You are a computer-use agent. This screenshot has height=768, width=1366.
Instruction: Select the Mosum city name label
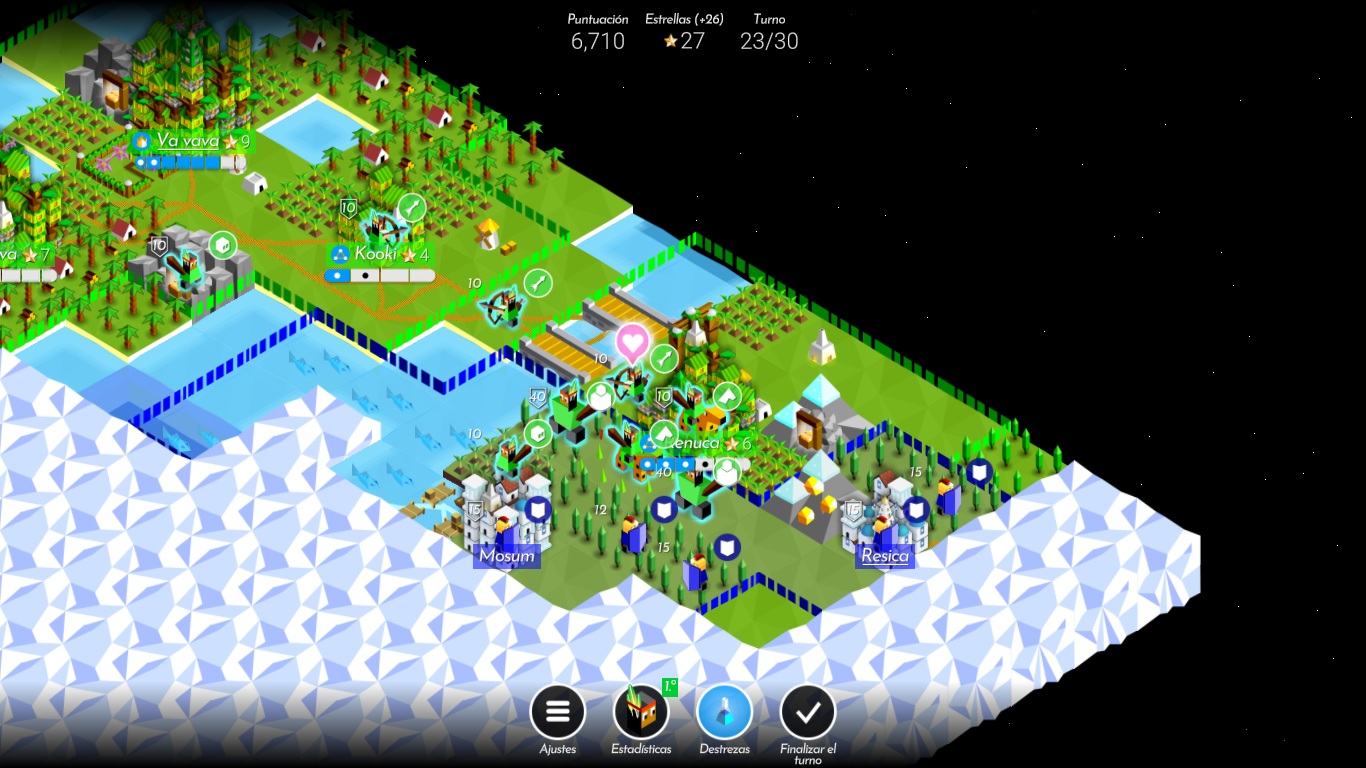[x=509, y=556]
